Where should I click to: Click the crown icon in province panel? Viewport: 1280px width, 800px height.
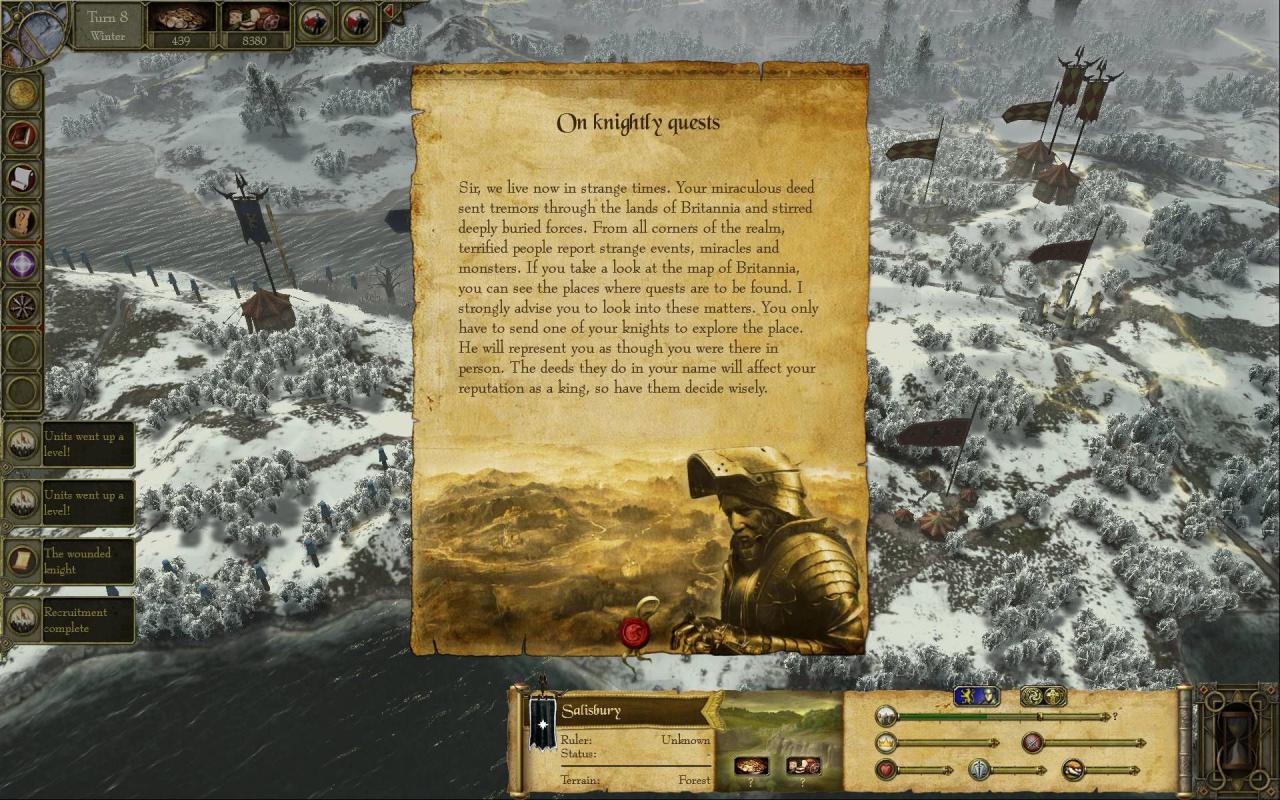885,743
